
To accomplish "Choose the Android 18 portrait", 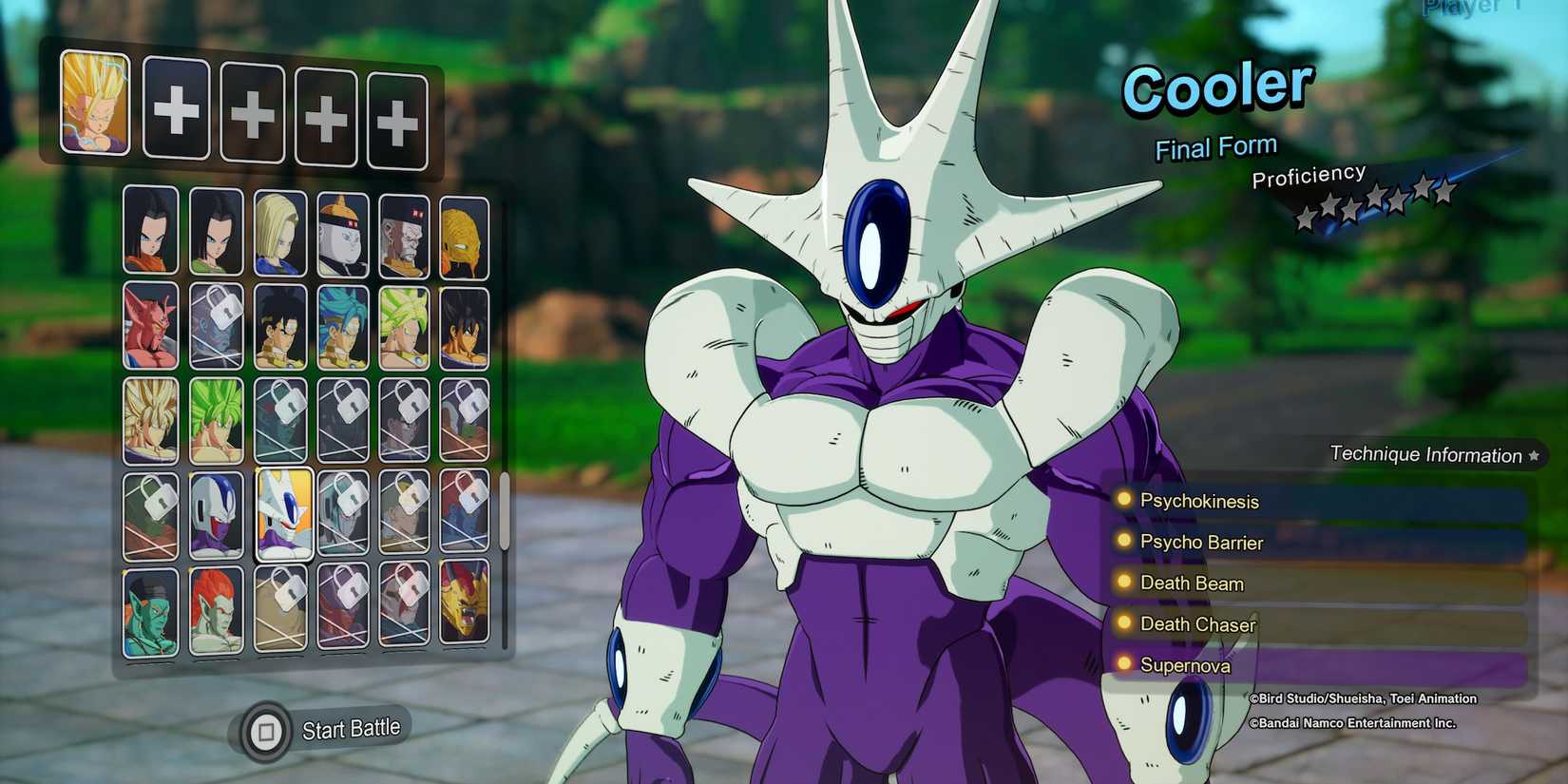I will pyautogui.click(x=280, y=233).
